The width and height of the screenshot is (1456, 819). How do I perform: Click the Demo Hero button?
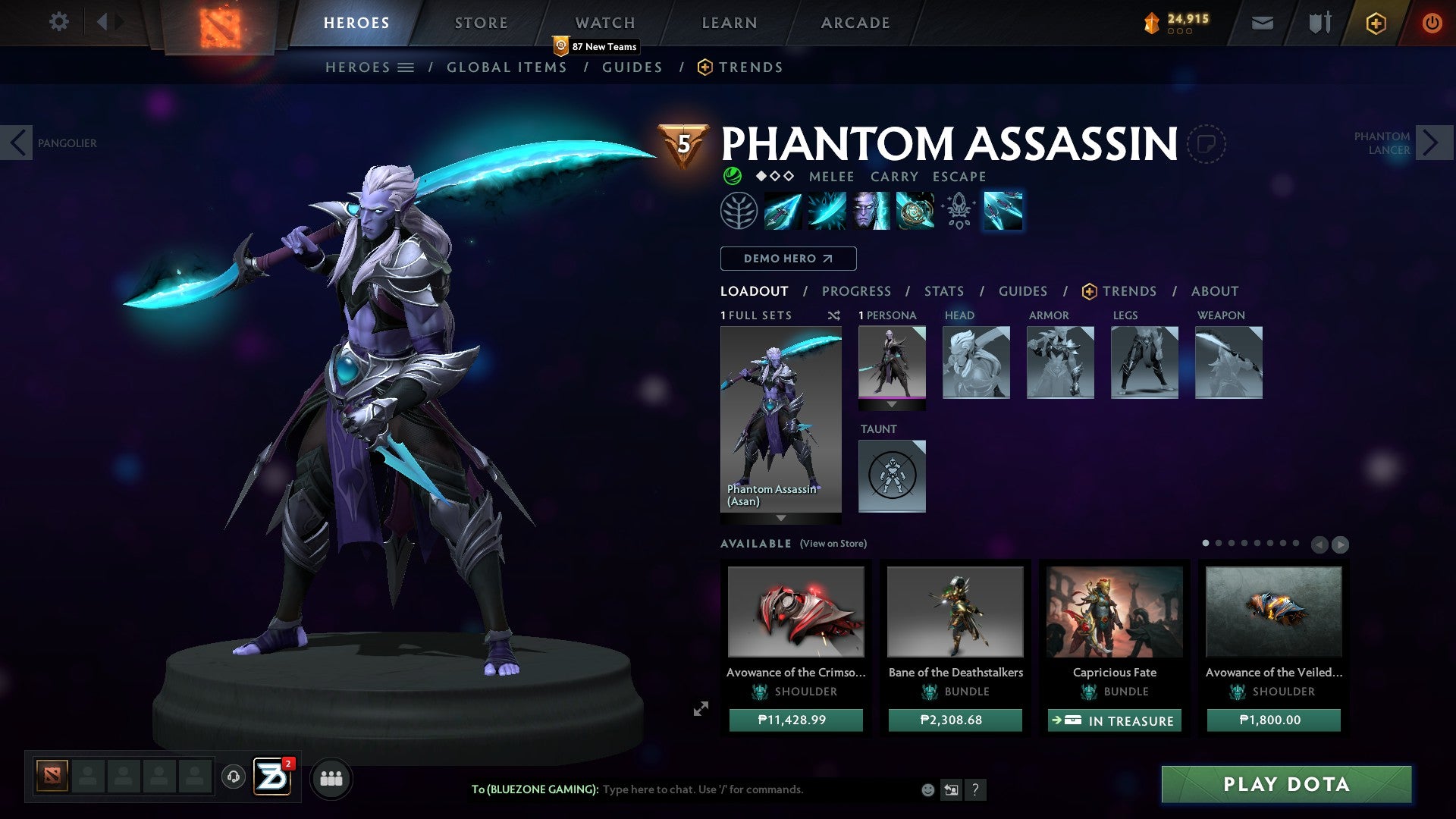click(788, 259)
